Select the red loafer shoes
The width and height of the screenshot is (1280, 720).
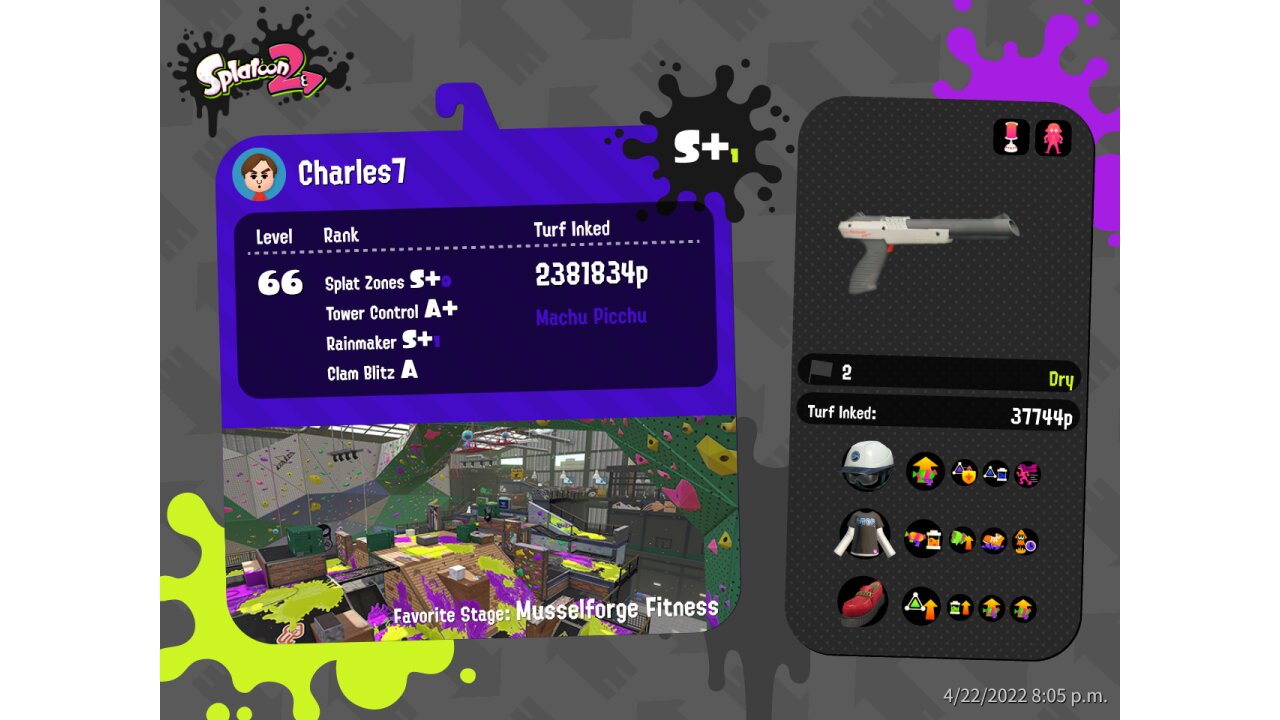866,603
